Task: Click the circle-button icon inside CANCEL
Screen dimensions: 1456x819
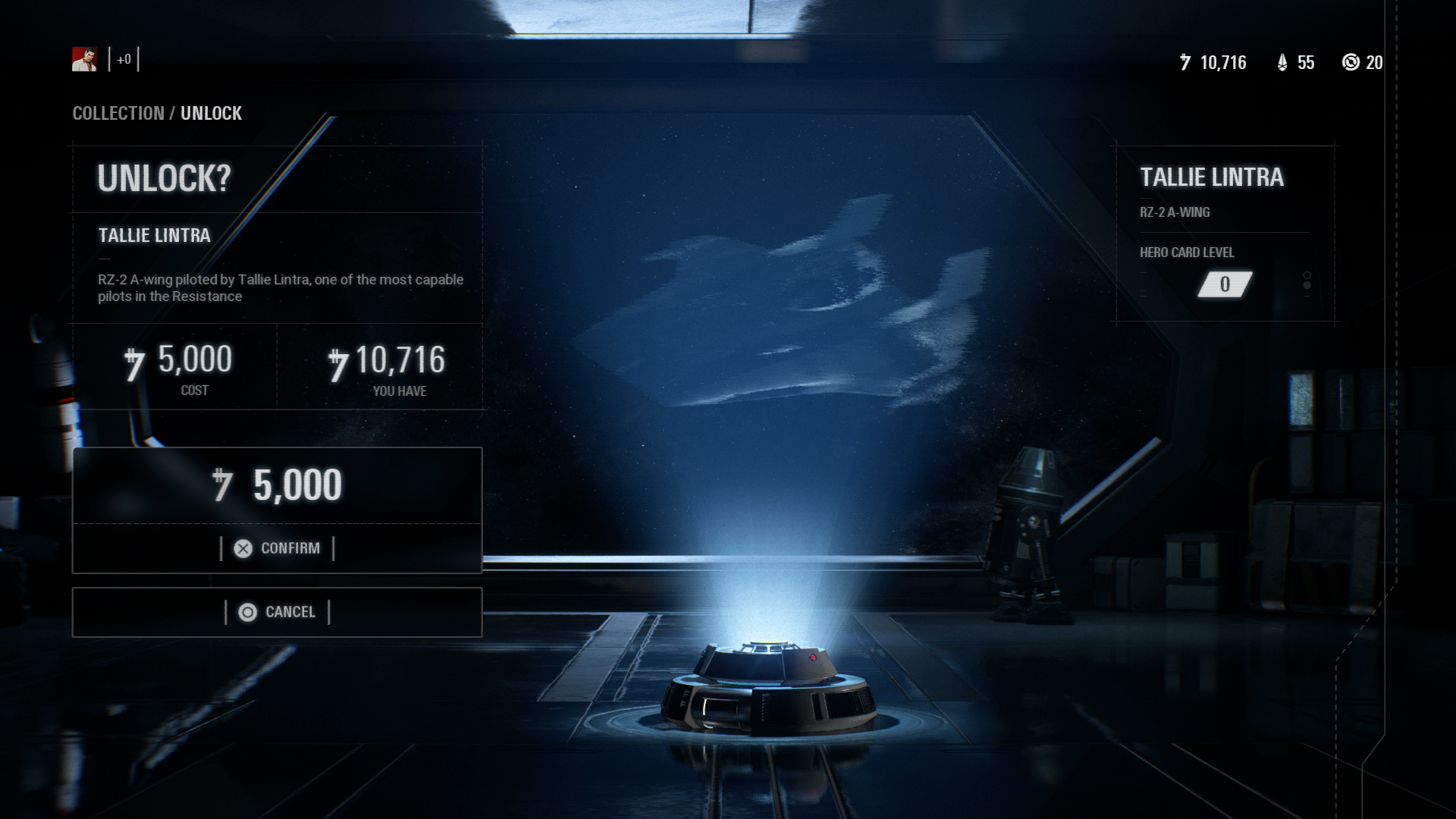Action: (x=246, y=611)
